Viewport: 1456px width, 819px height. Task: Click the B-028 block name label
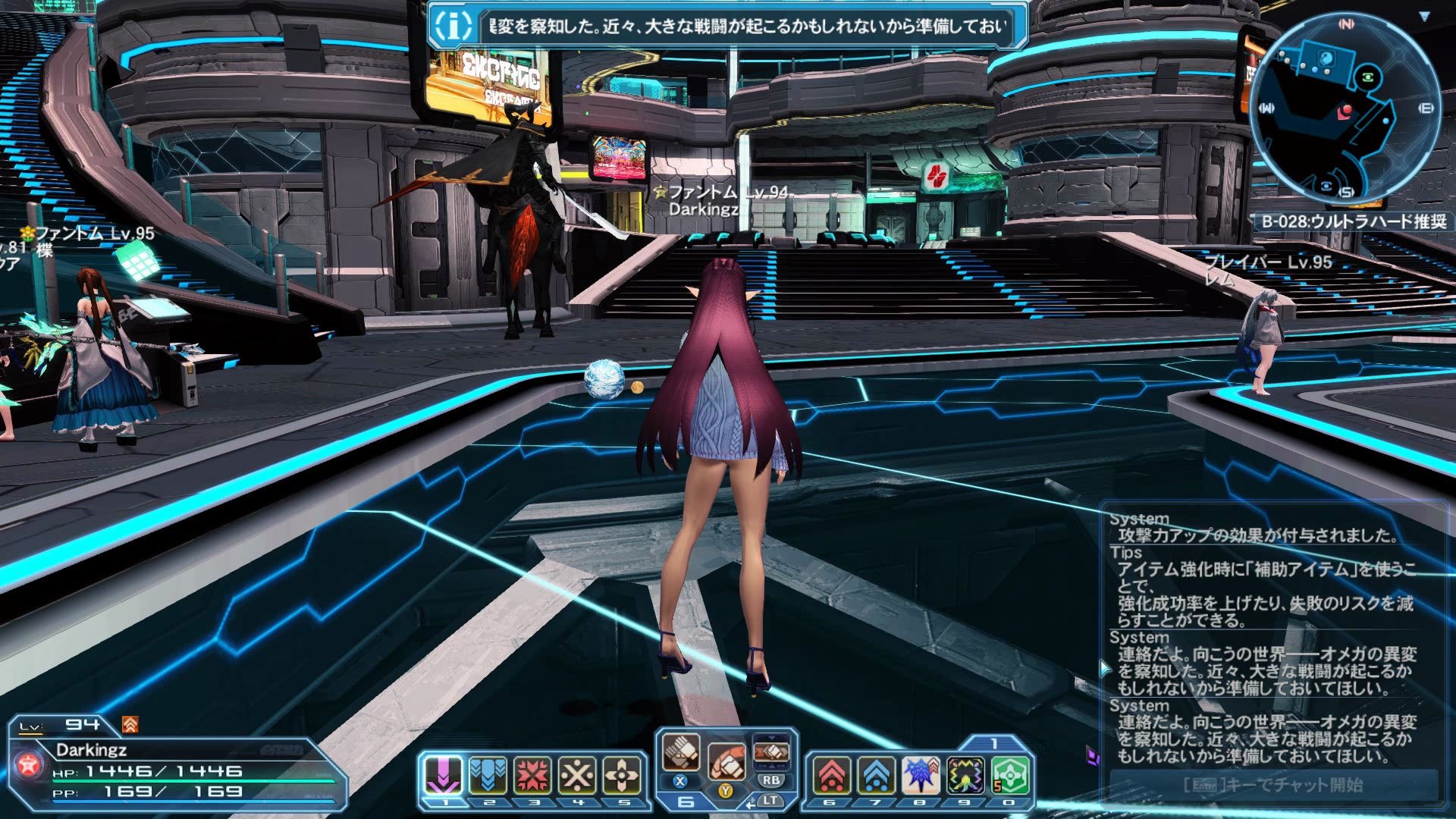(1354, 221)
